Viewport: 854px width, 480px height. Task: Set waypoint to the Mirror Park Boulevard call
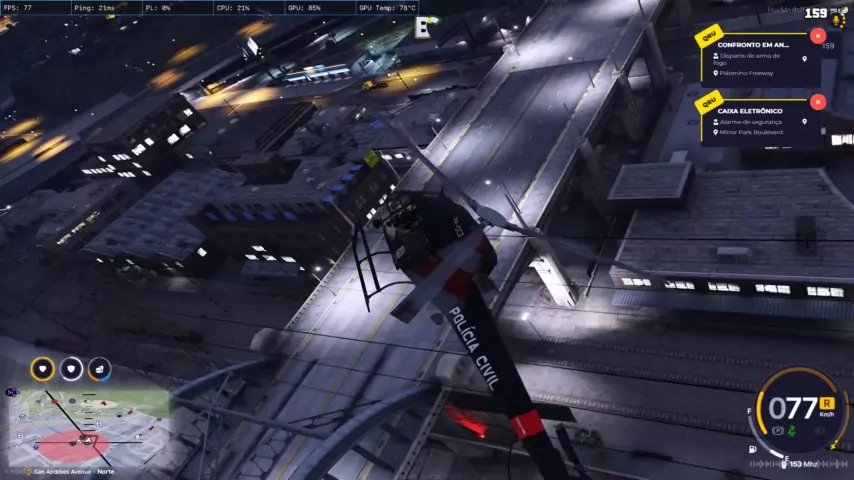(x=804, y=122)
